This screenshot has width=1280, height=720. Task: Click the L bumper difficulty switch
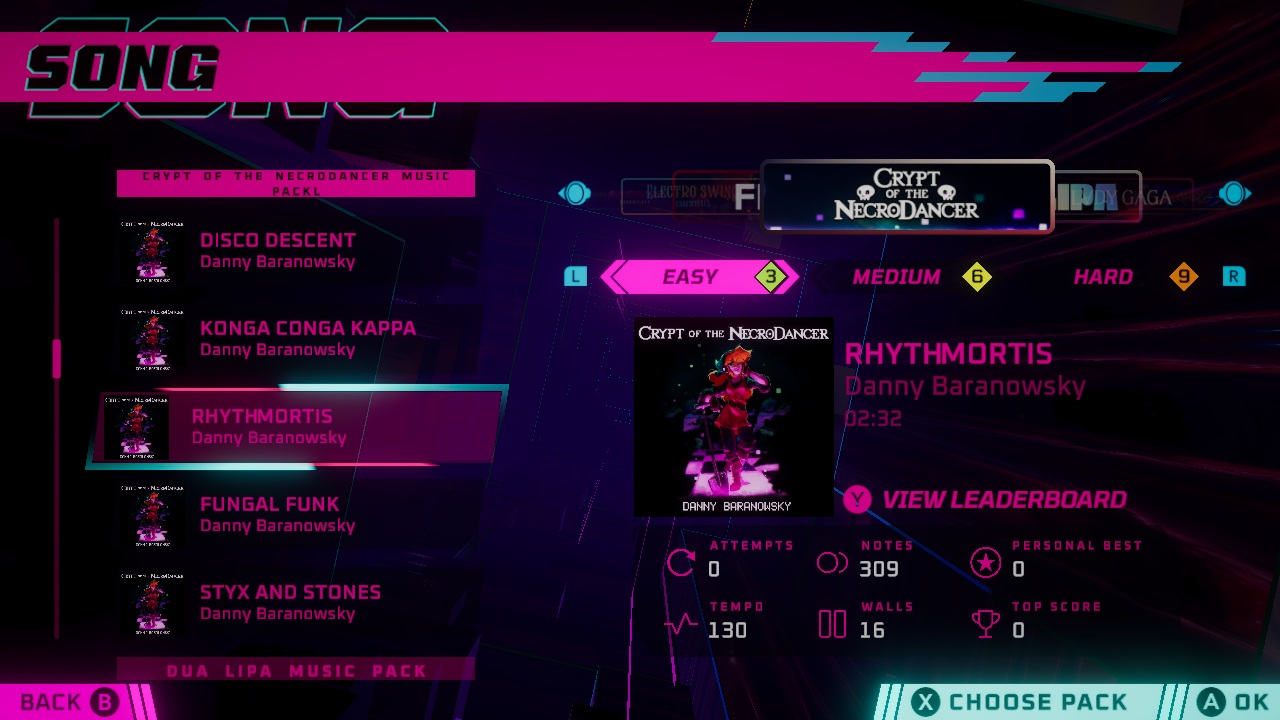(575, 276)
